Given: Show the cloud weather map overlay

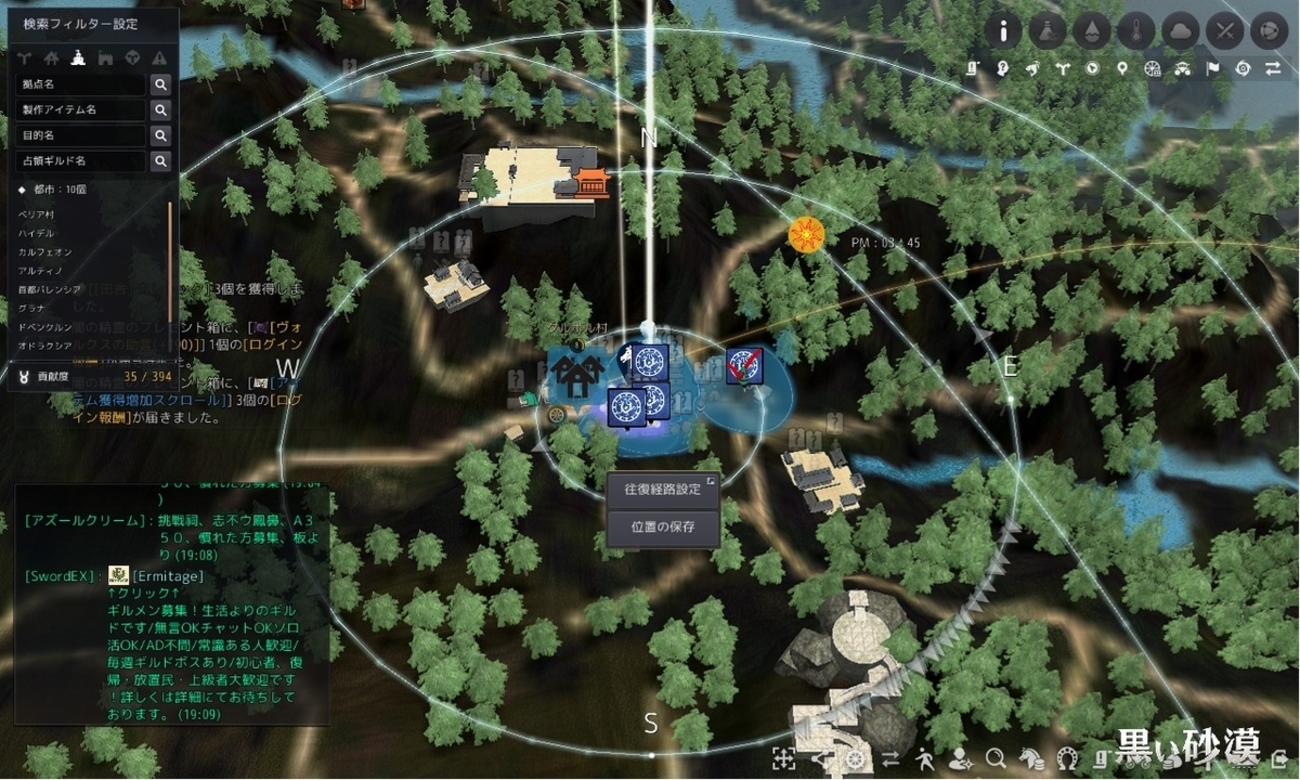Looking at the screenshot, I should coord(1181,31).
